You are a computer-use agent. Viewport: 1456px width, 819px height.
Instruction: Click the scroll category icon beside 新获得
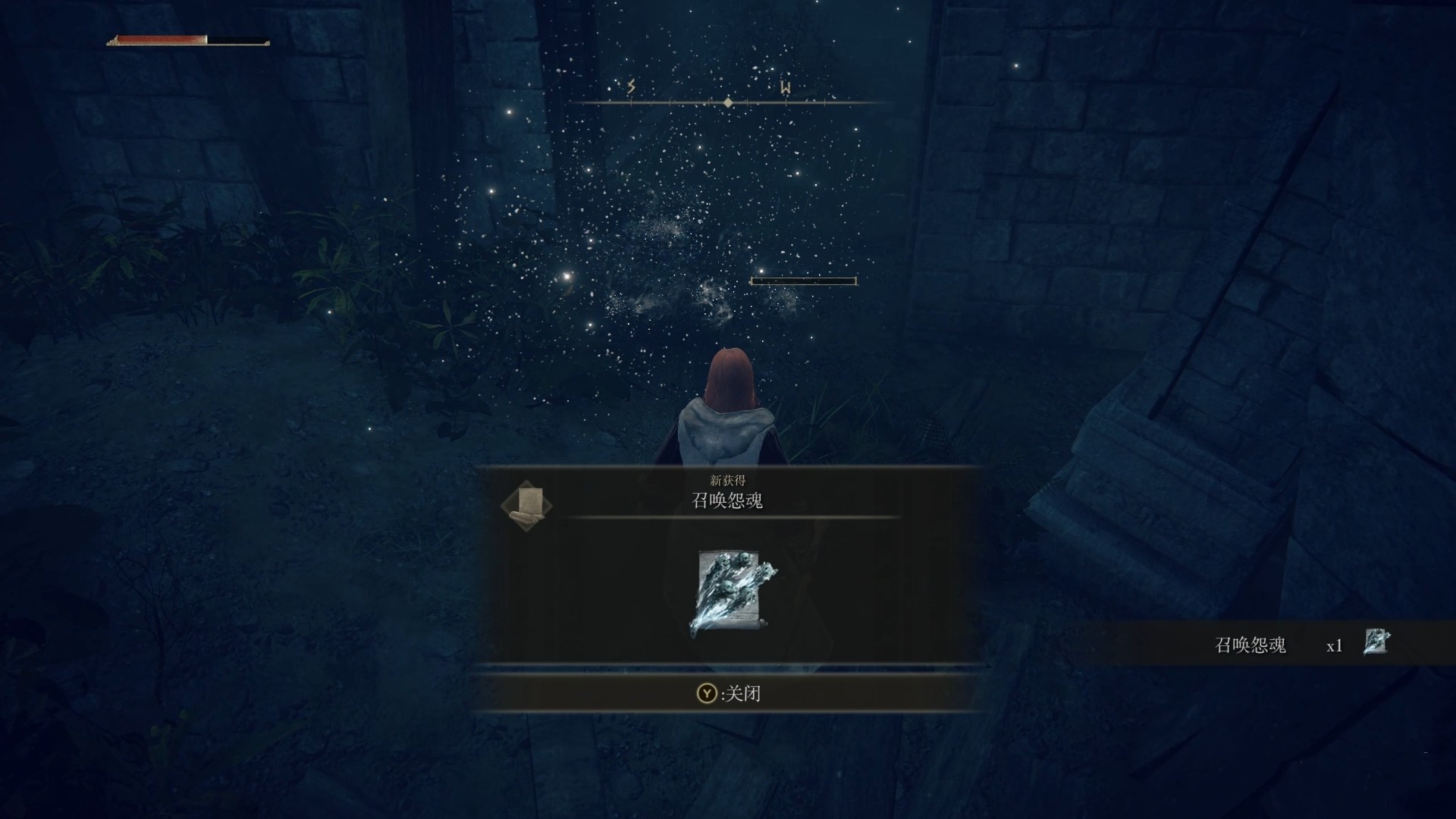(526, 504)
